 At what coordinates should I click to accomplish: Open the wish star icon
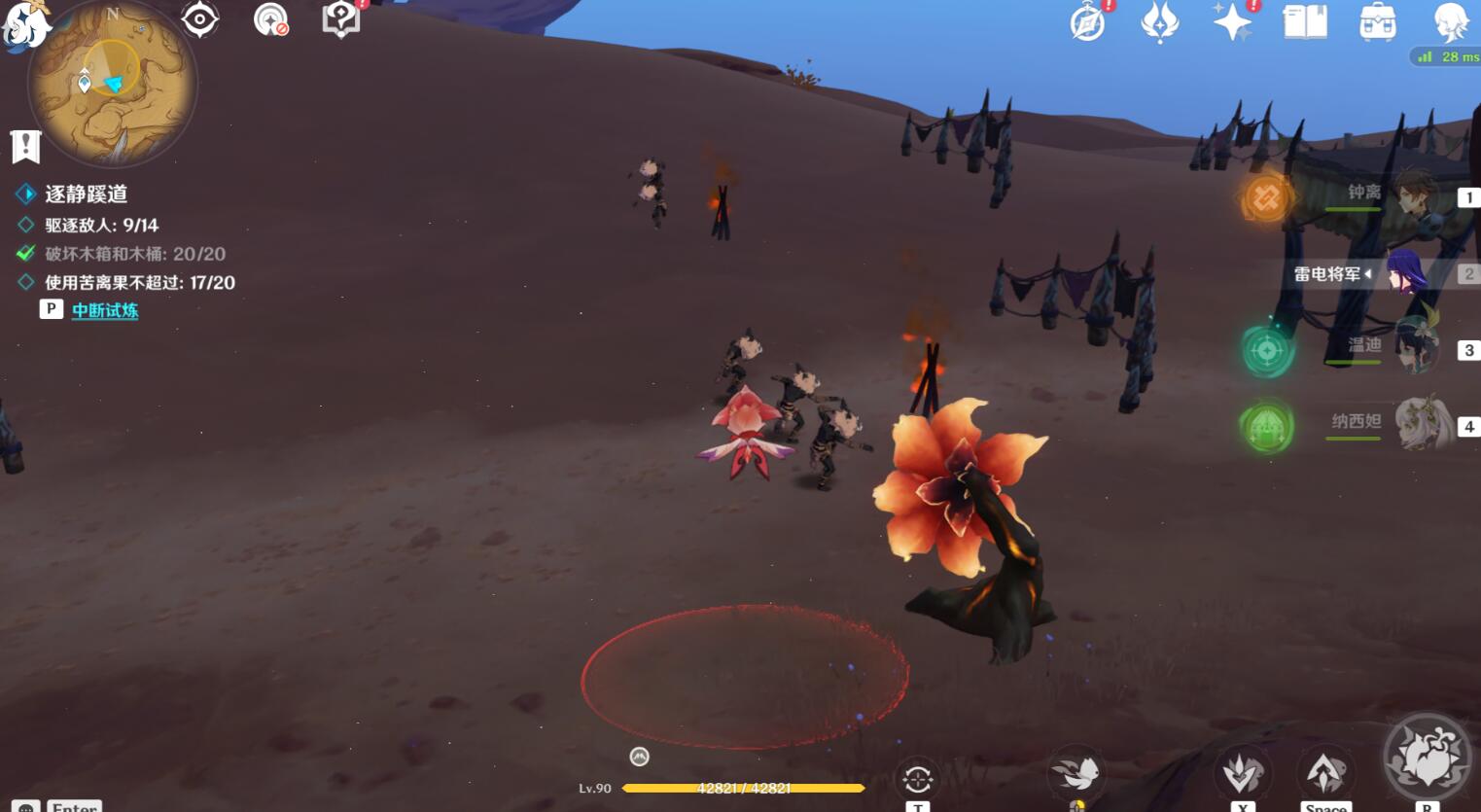click(1232, 21)
